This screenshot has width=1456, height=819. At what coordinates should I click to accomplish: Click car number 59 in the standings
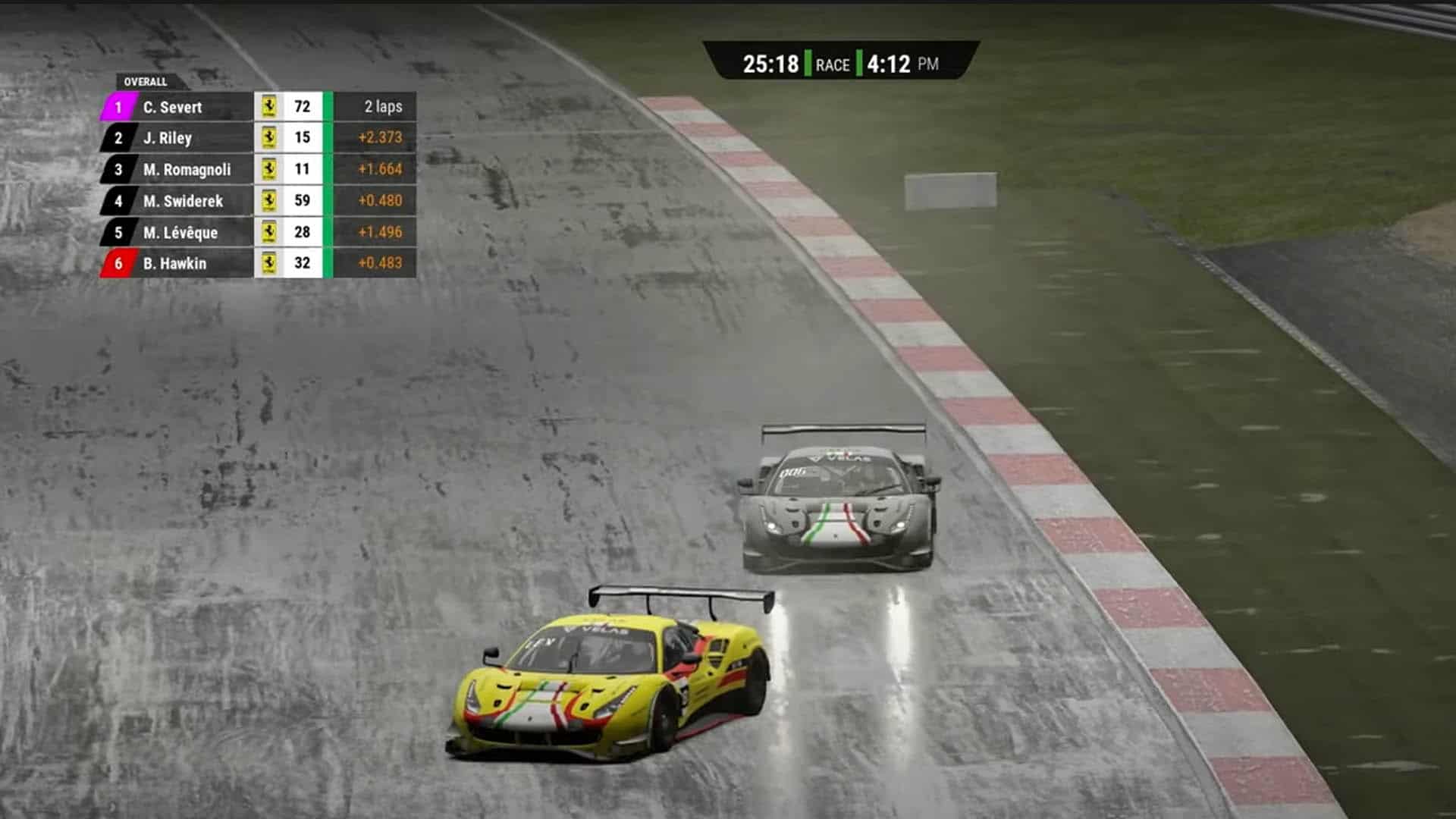(301, 201)
